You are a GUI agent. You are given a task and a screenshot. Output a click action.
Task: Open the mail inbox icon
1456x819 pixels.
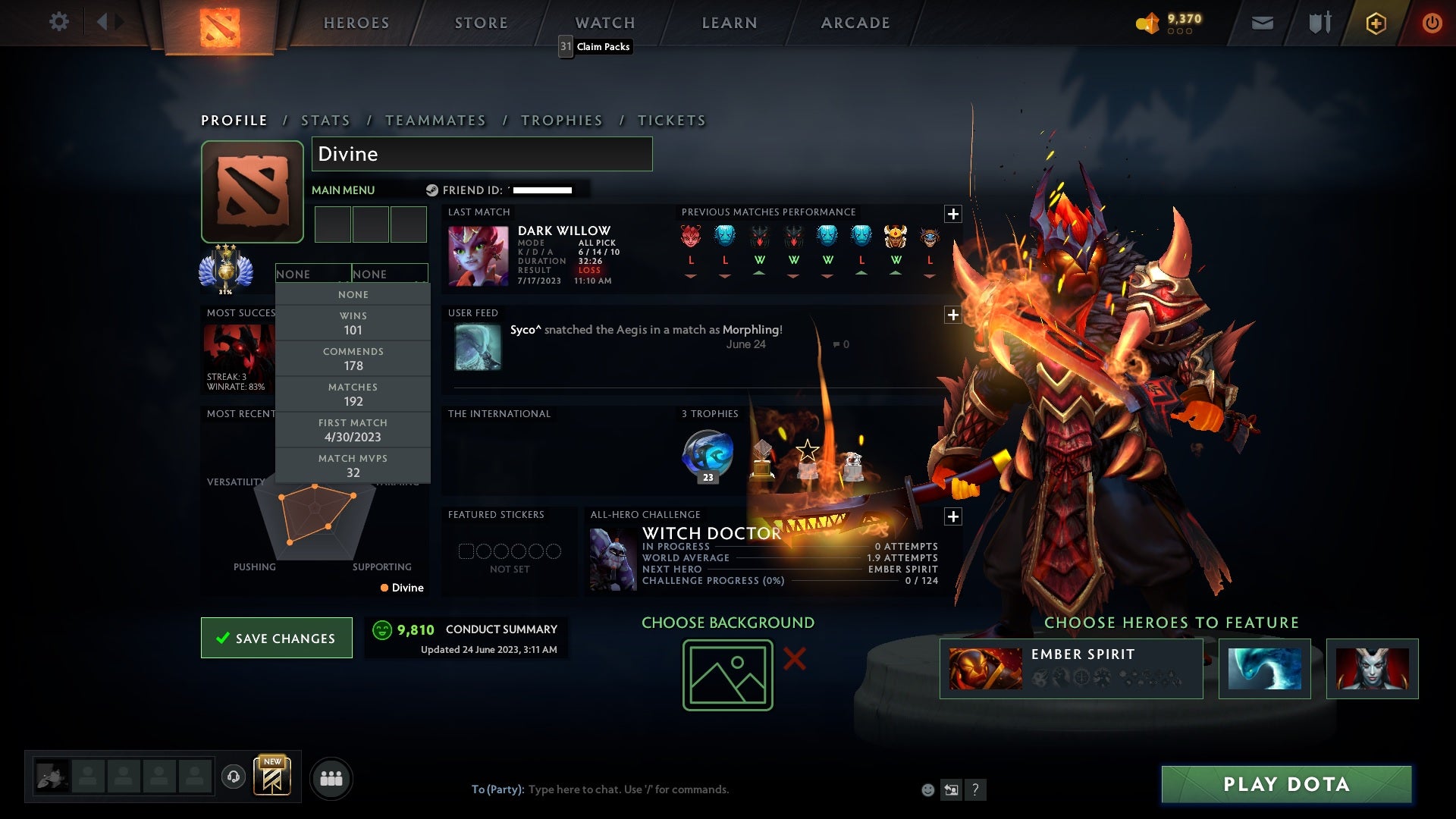click(x=1263, y=23)
